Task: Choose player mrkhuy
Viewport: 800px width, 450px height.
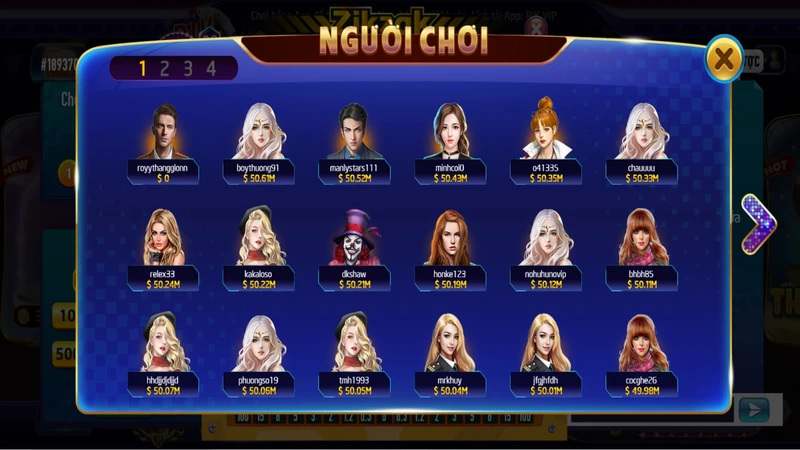Action: (x=450, y=344)
